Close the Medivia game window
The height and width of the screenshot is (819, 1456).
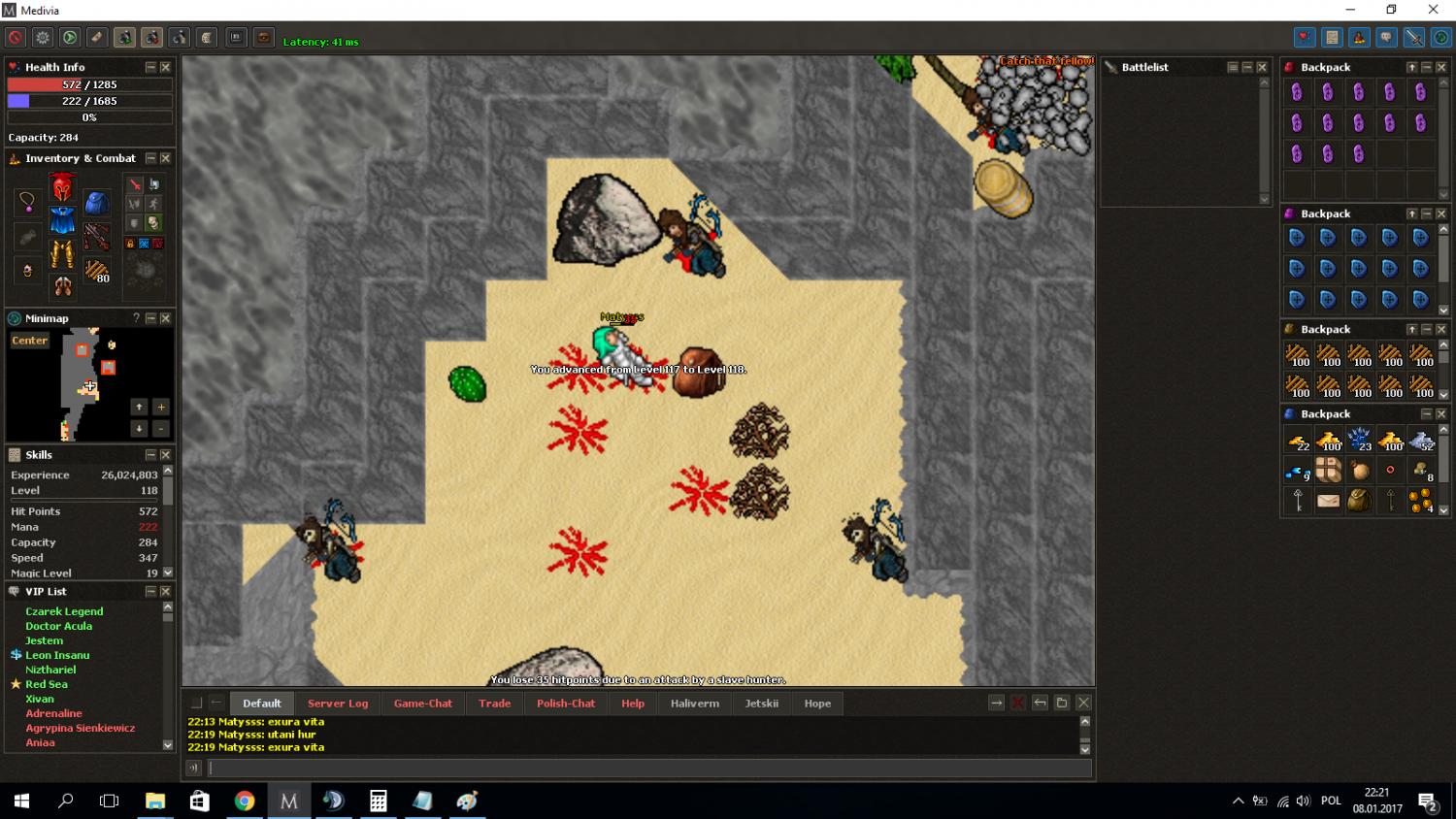(x=1433, y=10)
